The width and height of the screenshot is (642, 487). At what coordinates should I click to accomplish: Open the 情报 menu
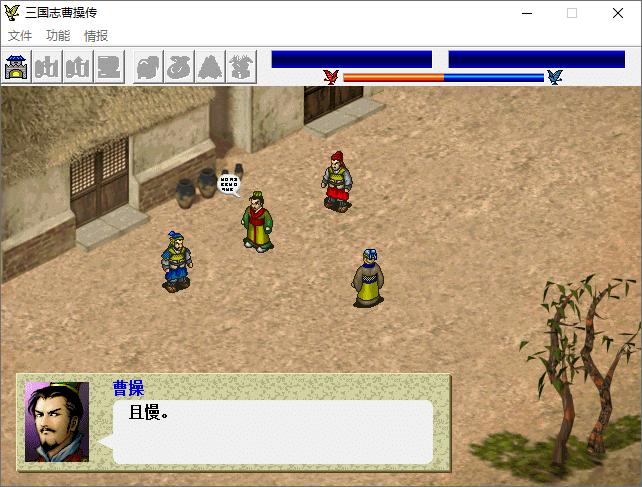(x=96, y=36)
